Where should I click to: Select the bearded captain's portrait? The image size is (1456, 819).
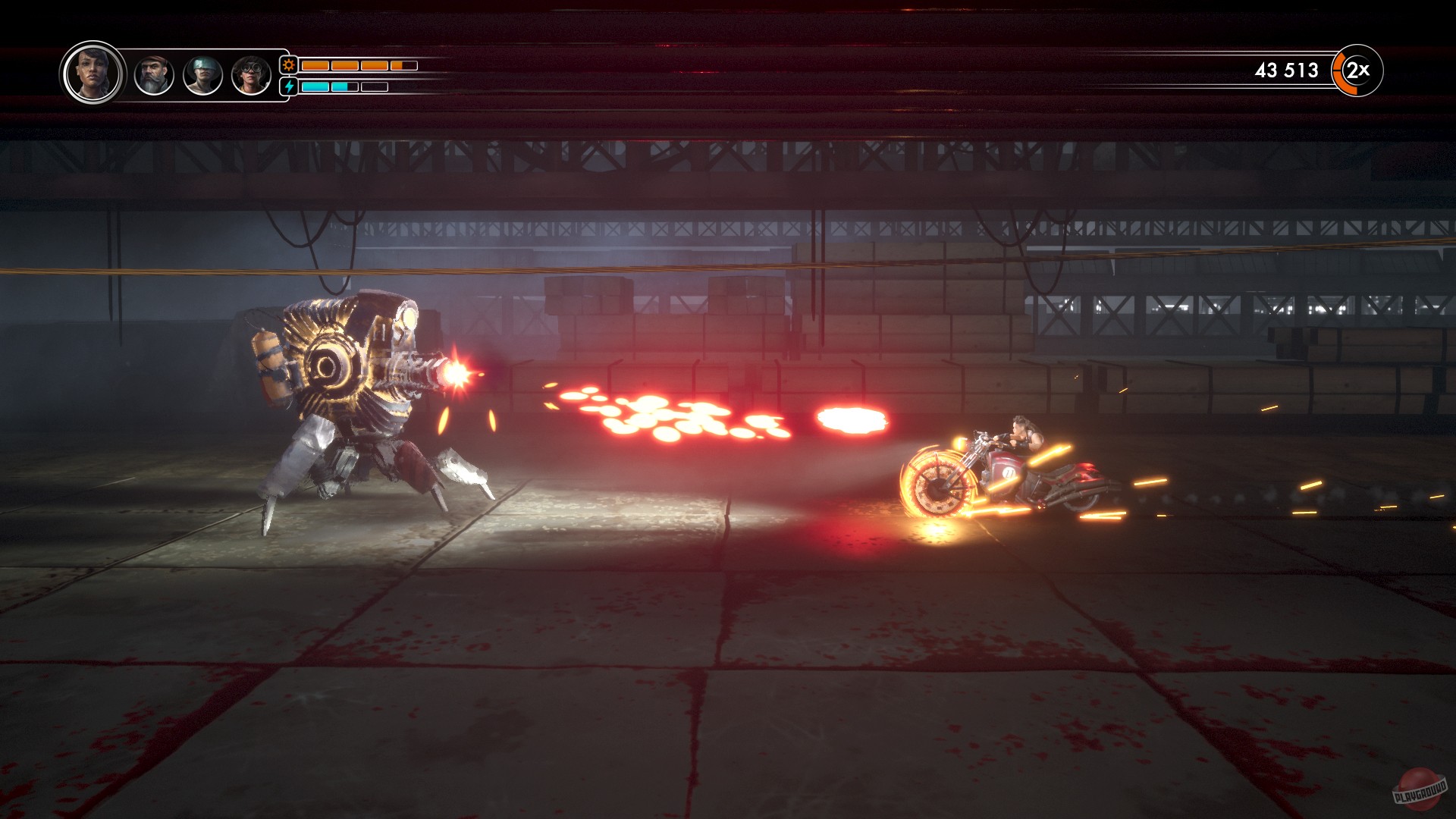pos(154,76)
